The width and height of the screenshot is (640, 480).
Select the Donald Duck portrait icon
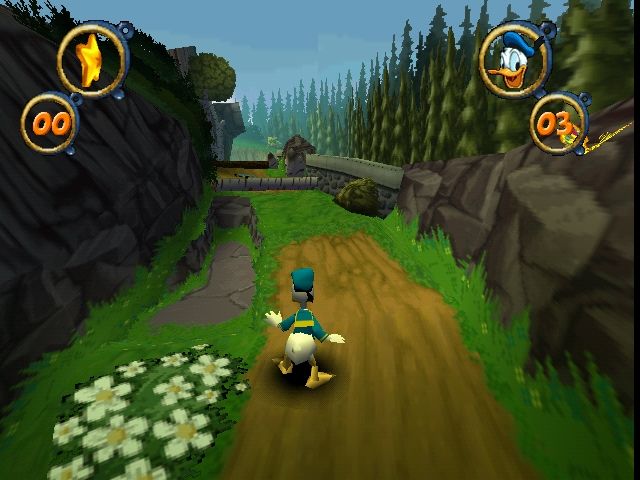[513, 60]
